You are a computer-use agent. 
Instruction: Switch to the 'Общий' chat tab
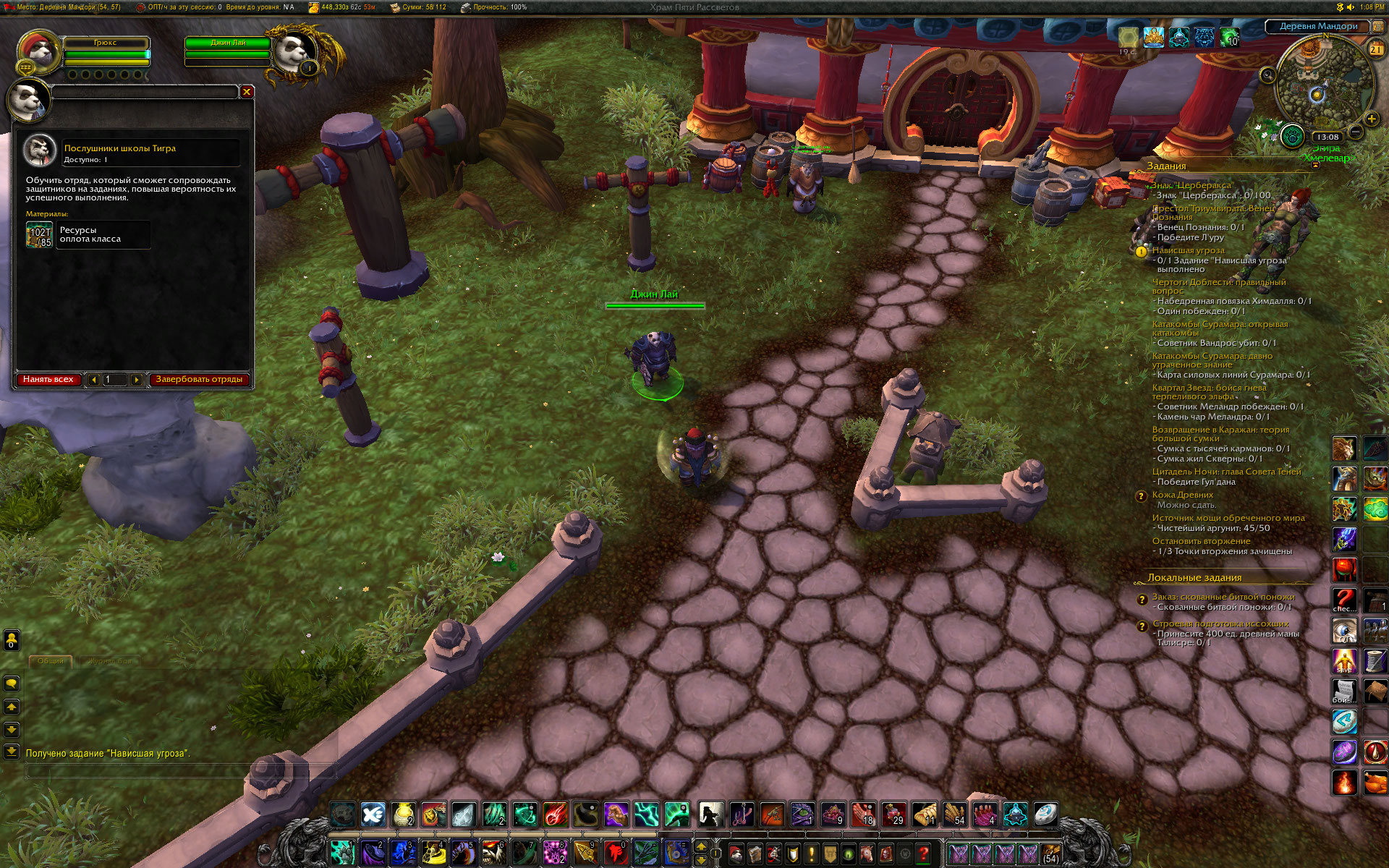coord(51,661)
